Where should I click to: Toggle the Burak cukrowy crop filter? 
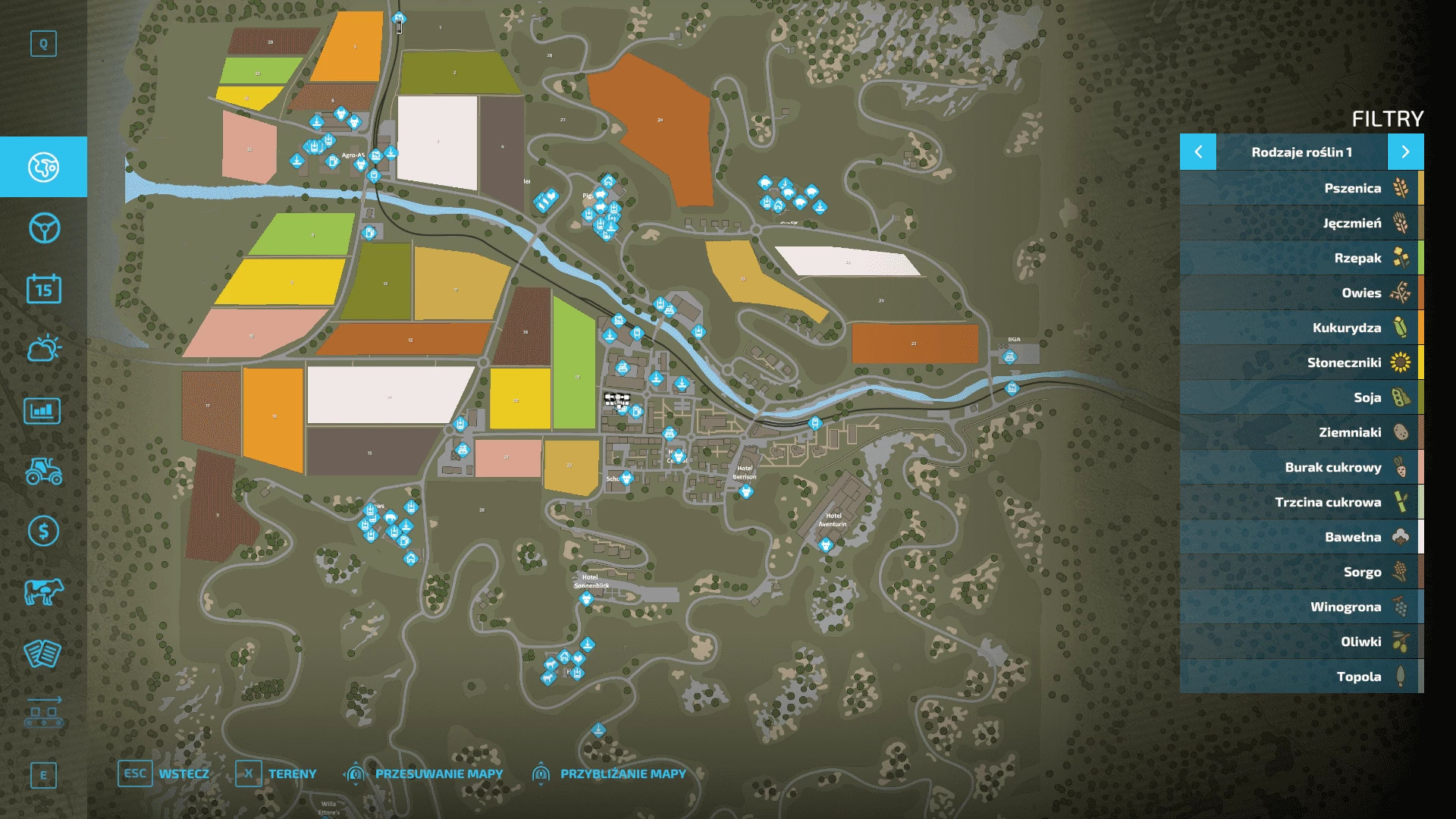point(1301,467)
